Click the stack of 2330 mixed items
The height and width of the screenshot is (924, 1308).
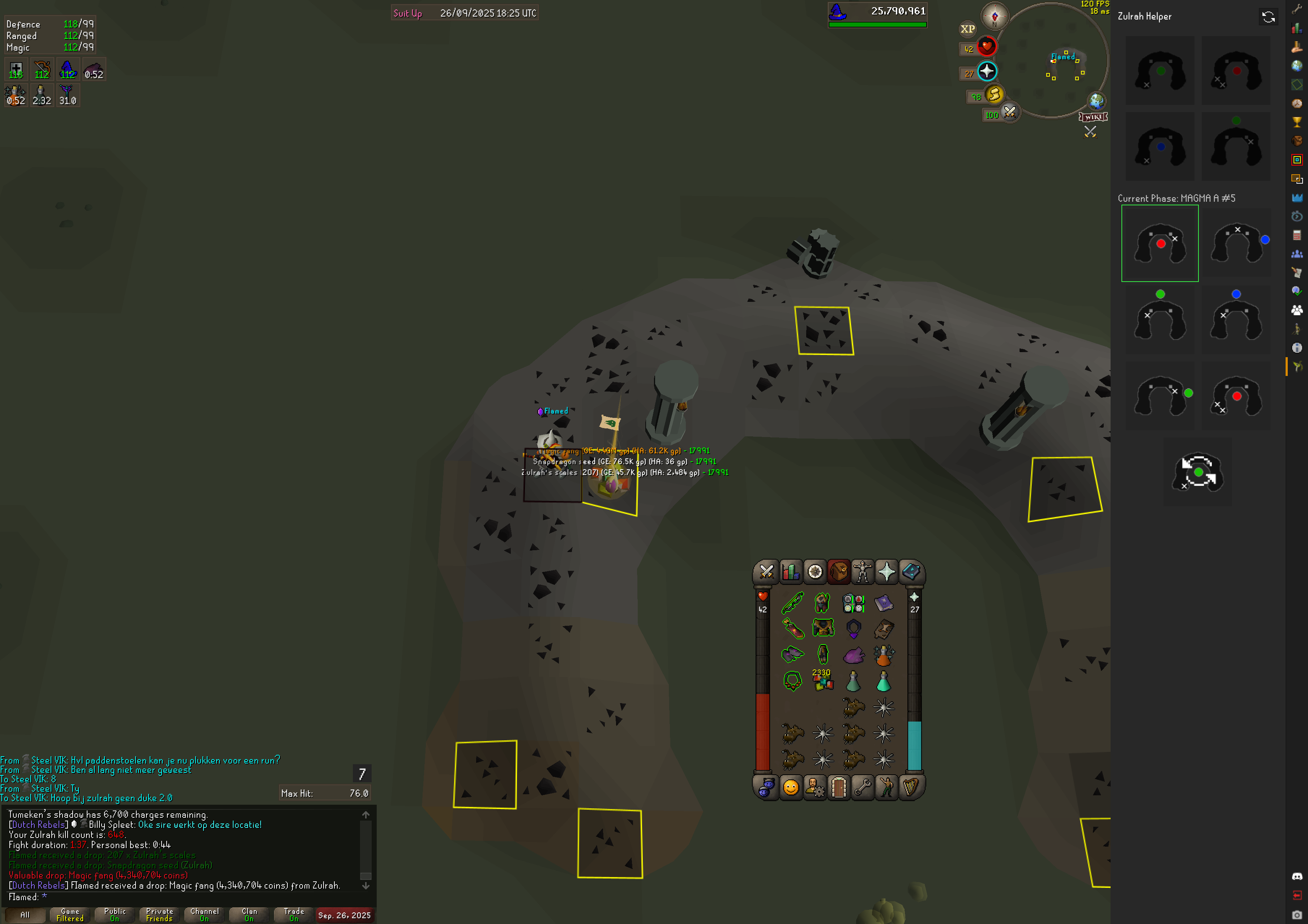tap(822, 681)
